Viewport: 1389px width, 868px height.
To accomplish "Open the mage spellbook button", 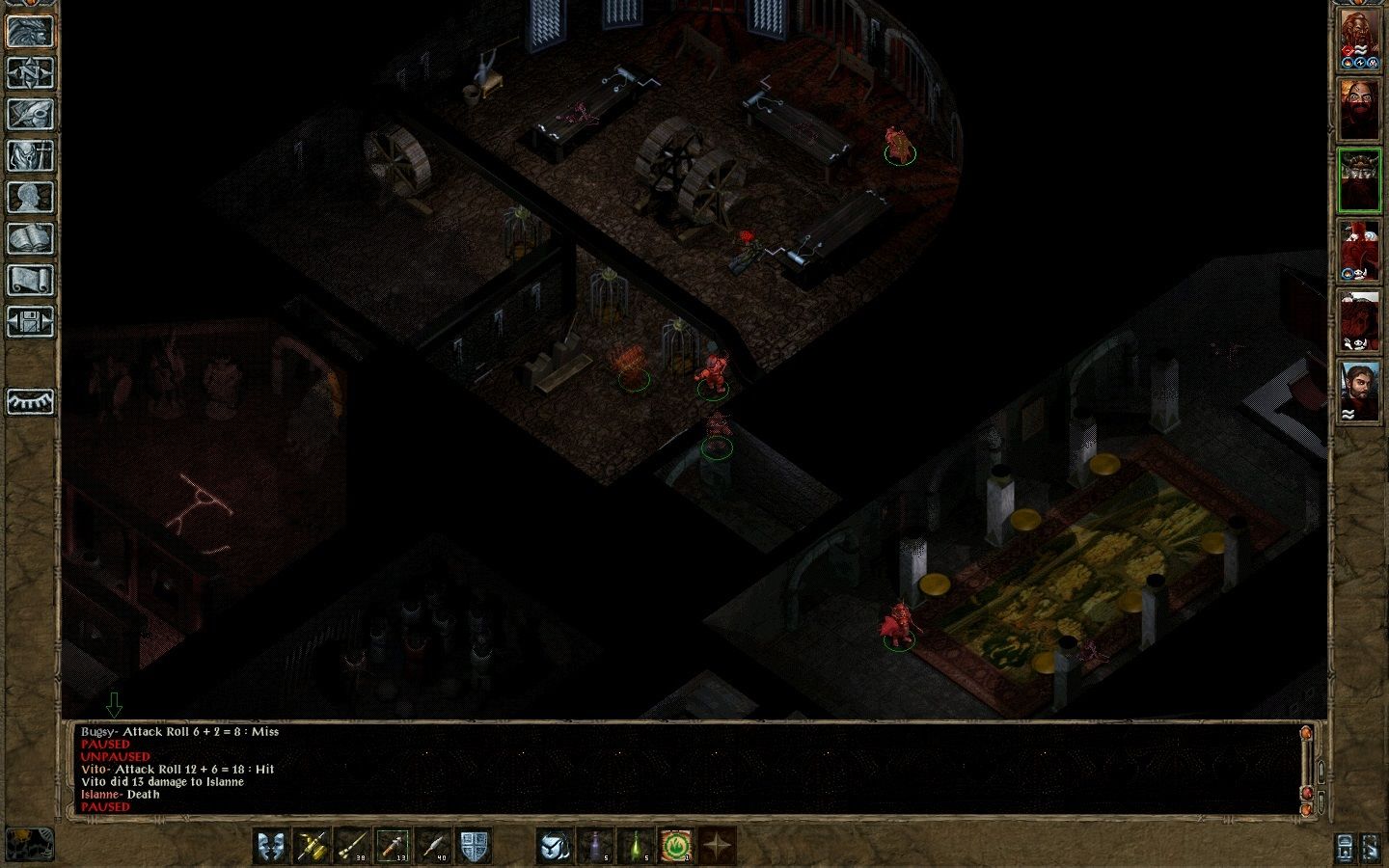I will pos(30,238).
